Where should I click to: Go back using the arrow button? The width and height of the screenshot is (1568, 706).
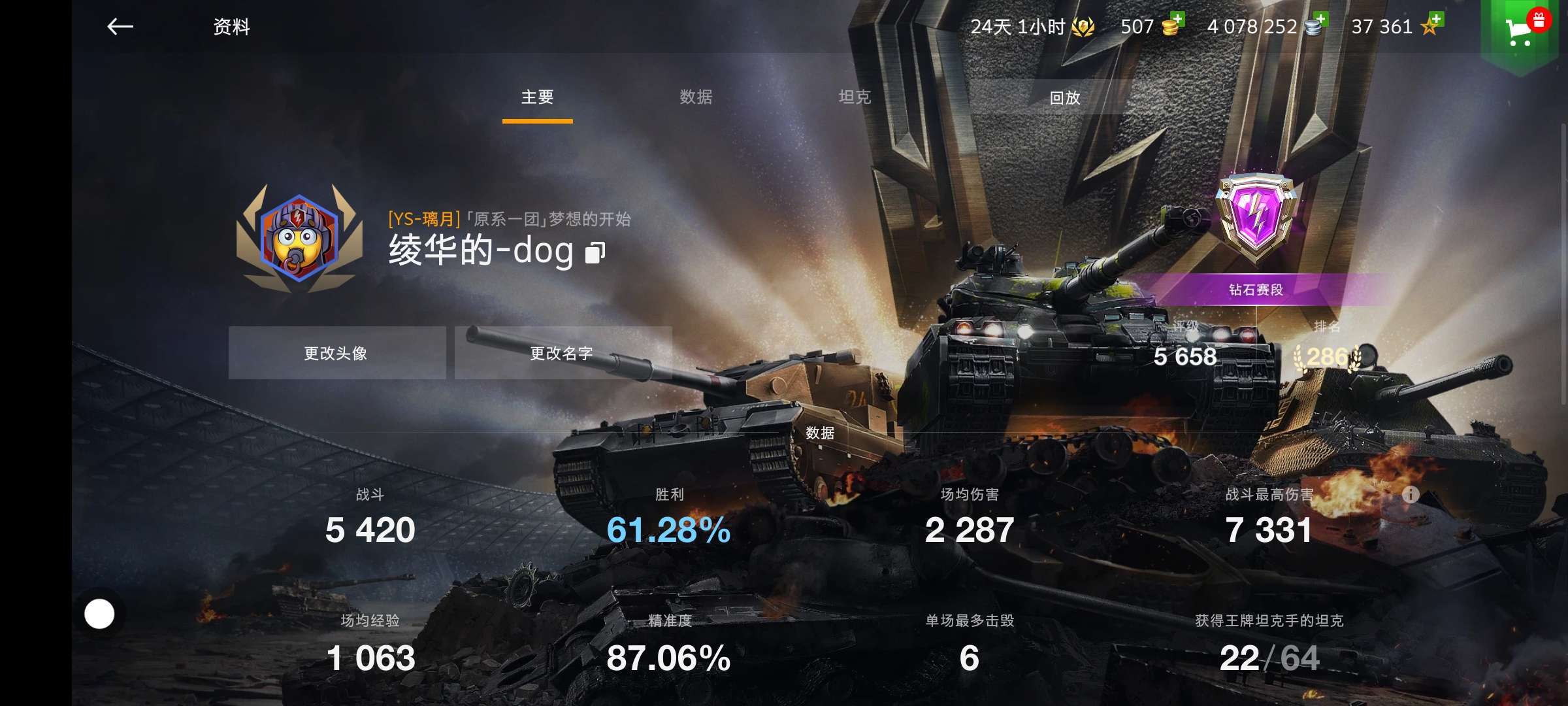click(120, 27)
